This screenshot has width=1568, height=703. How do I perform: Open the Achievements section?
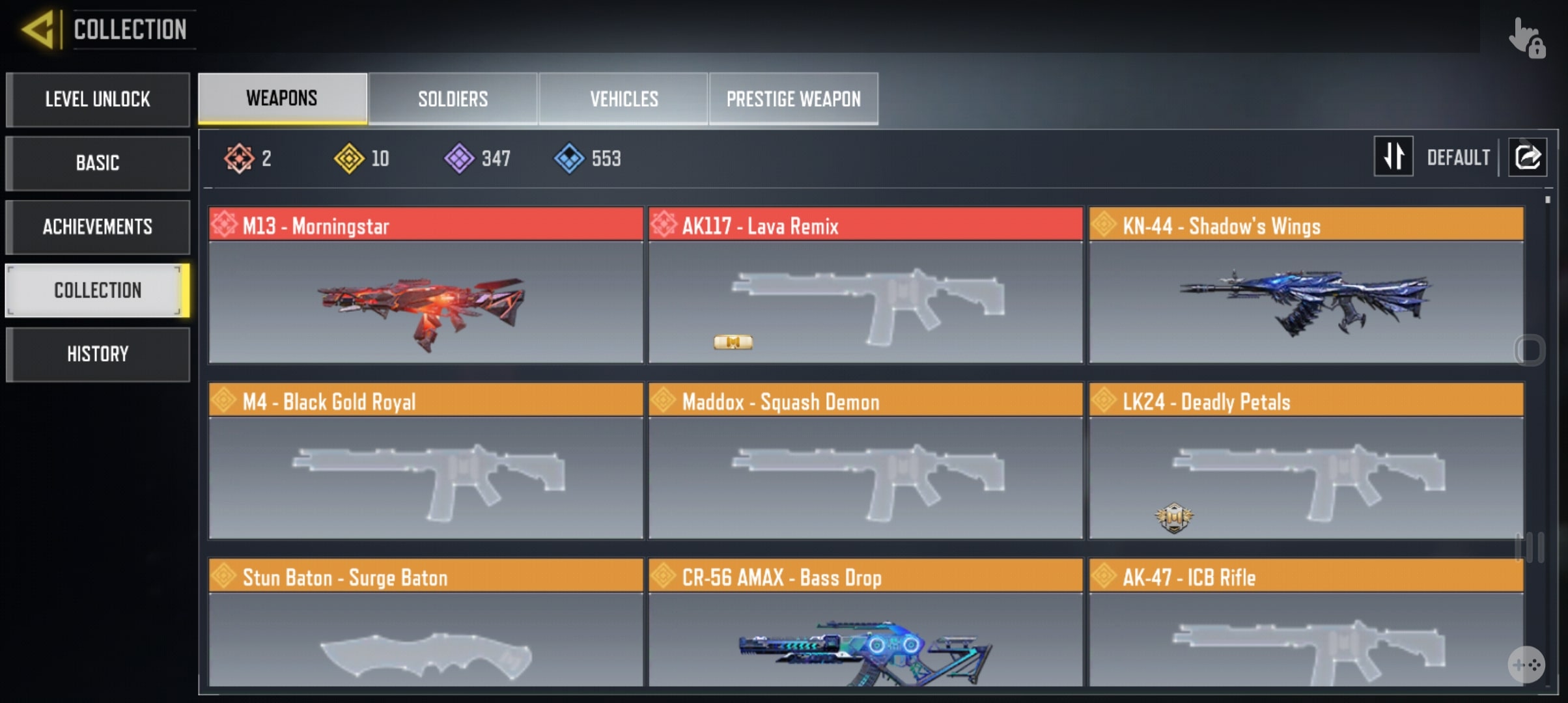pos(98,227)
